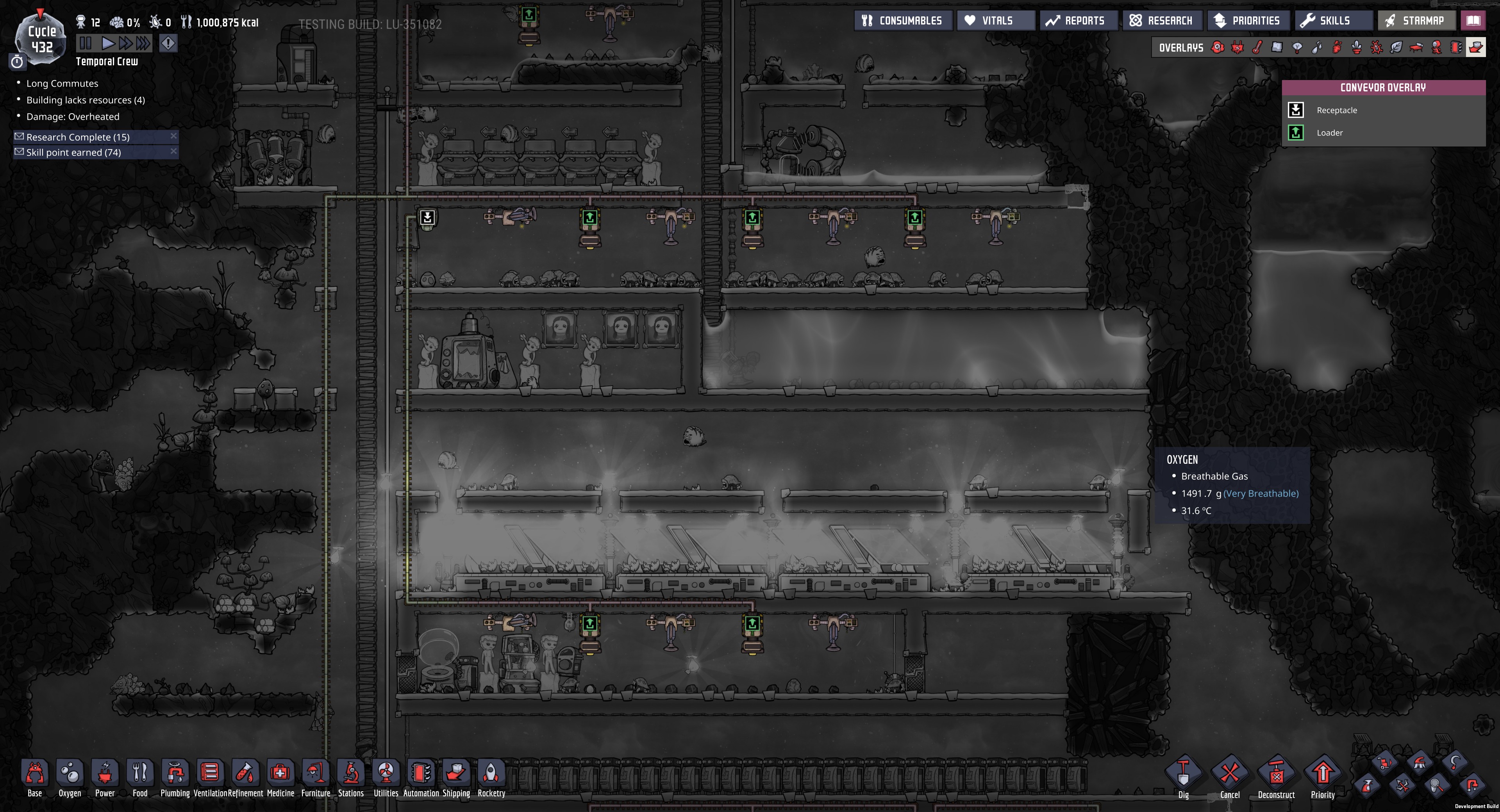Dismiss the Research Complete notification
This screenshot has width=1500, height=812.
173,135
